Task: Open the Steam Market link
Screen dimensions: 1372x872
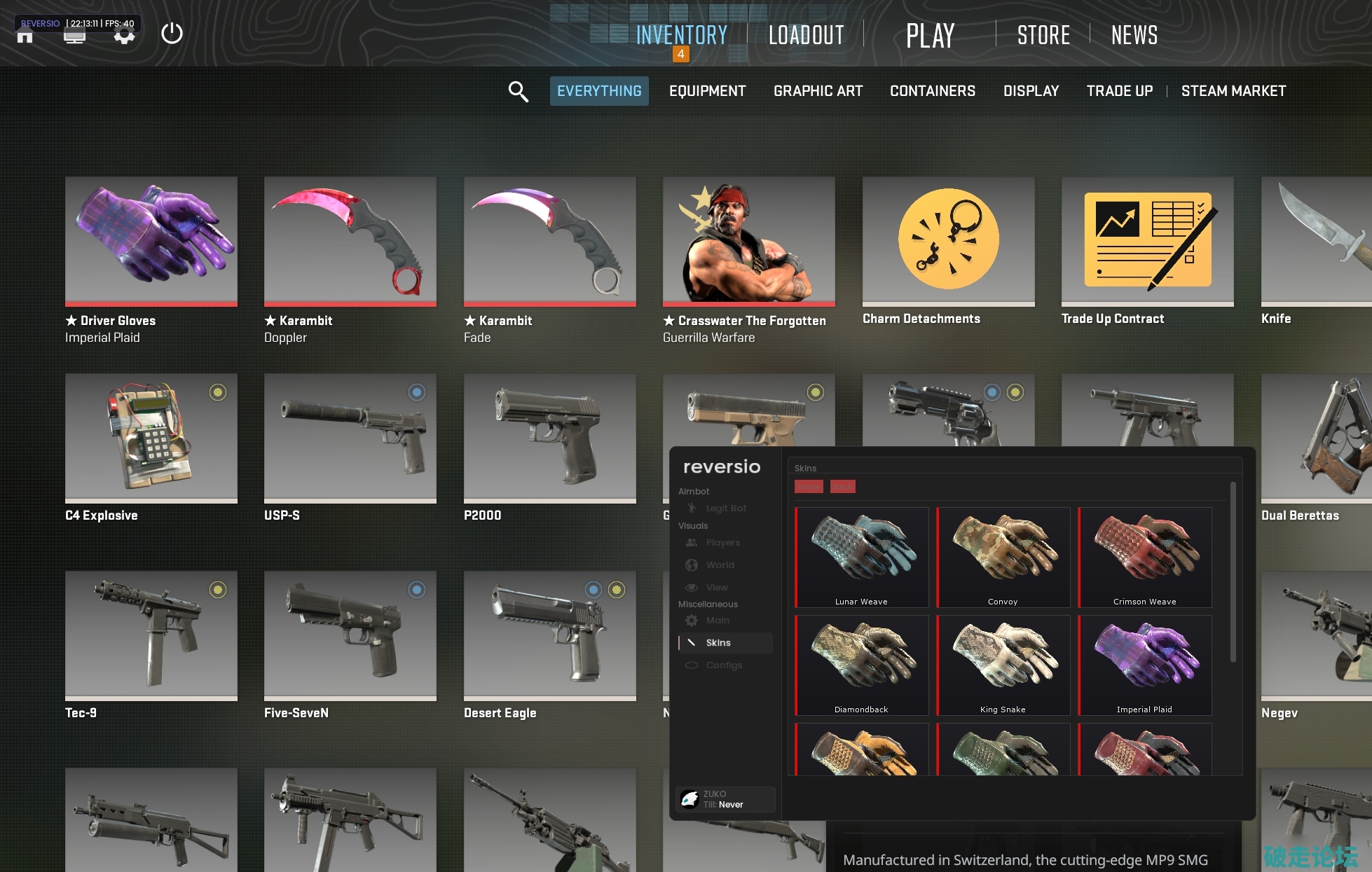Action: point(1233,91)
